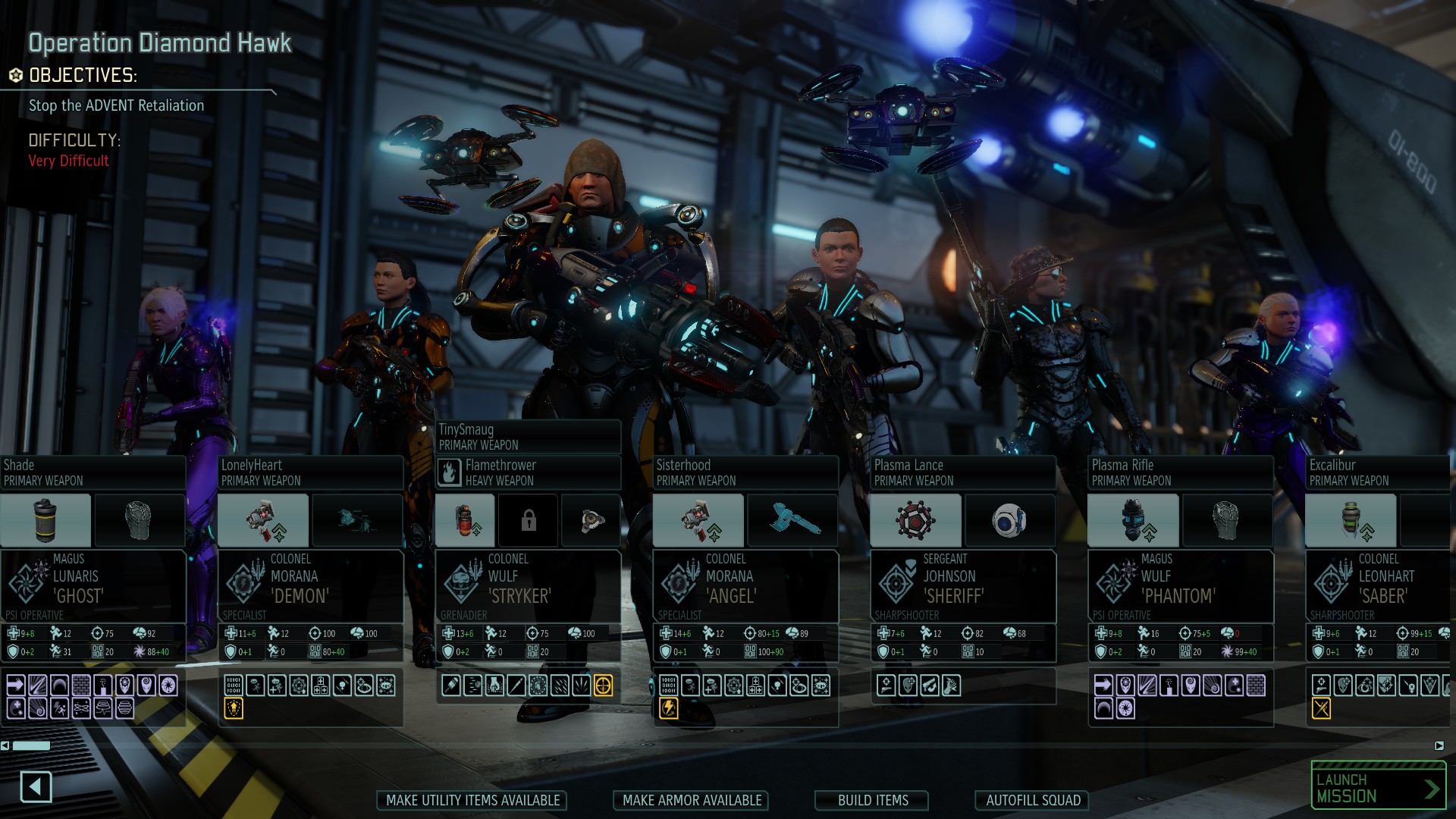Change the Plasma Rifle primary weapon
This screenshot has height=819, width=1456.
coord(1181,472)
